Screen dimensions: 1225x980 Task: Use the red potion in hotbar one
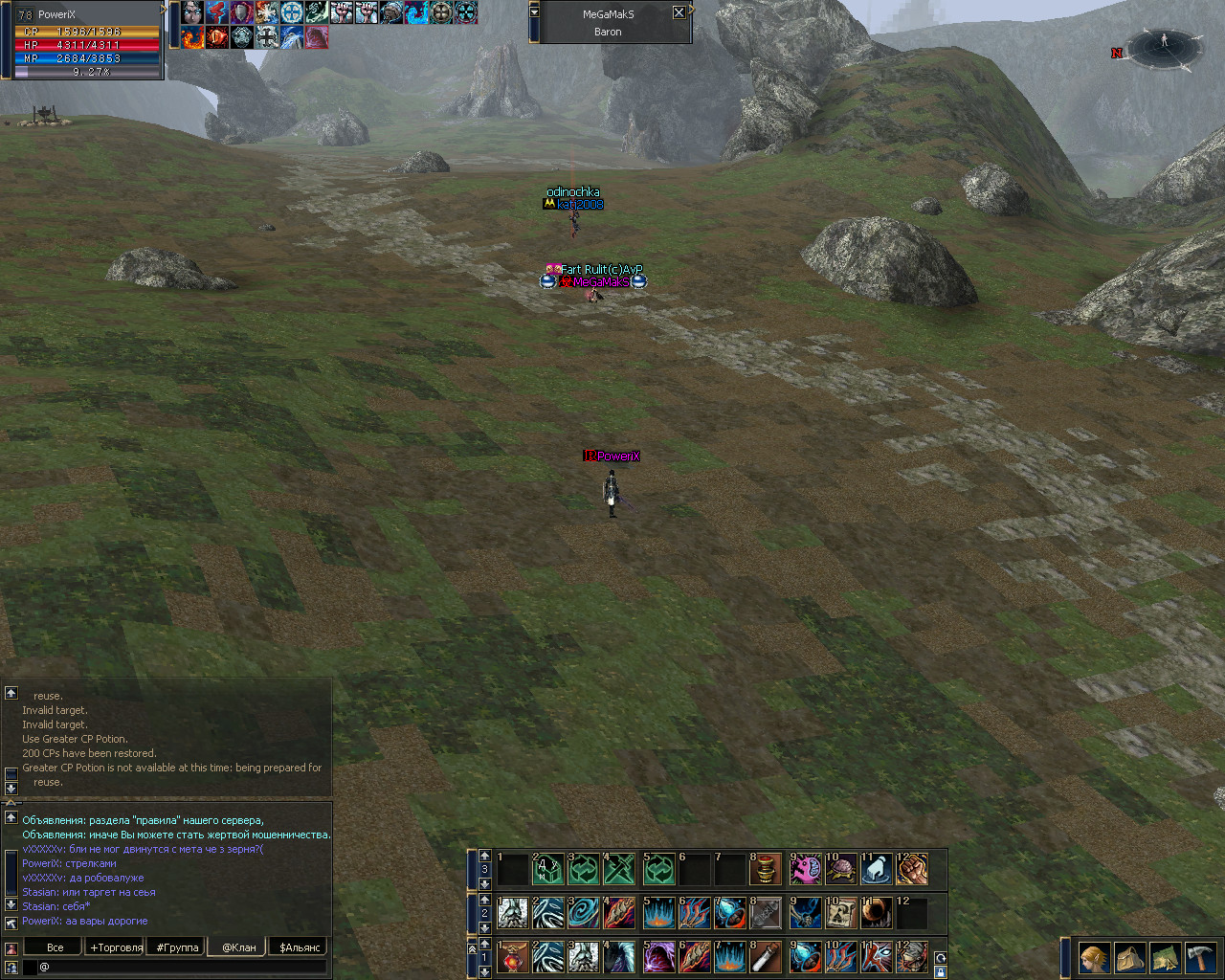[x=513, y=957]
